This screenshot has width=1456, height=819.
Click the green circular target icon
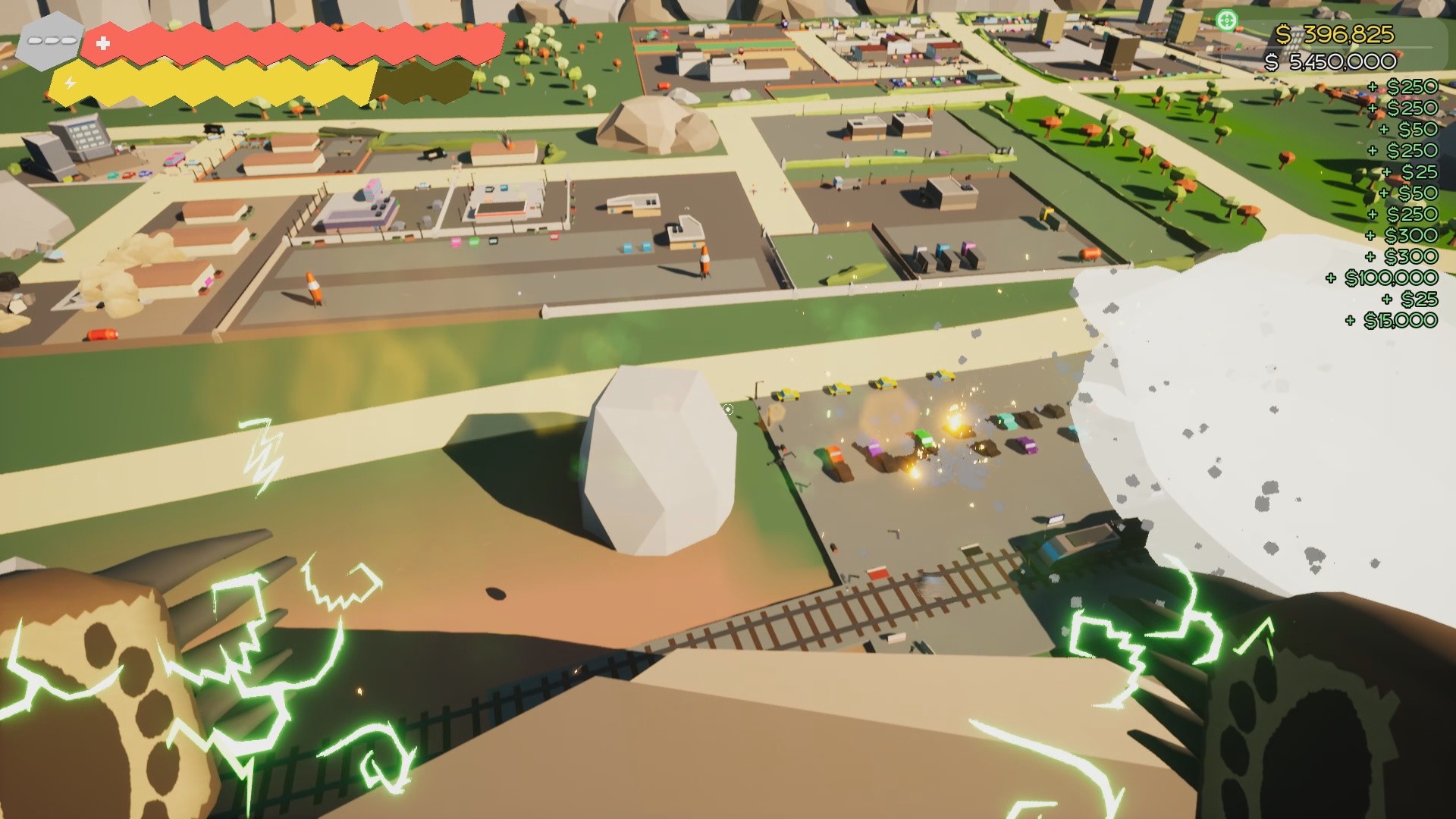1226,20
